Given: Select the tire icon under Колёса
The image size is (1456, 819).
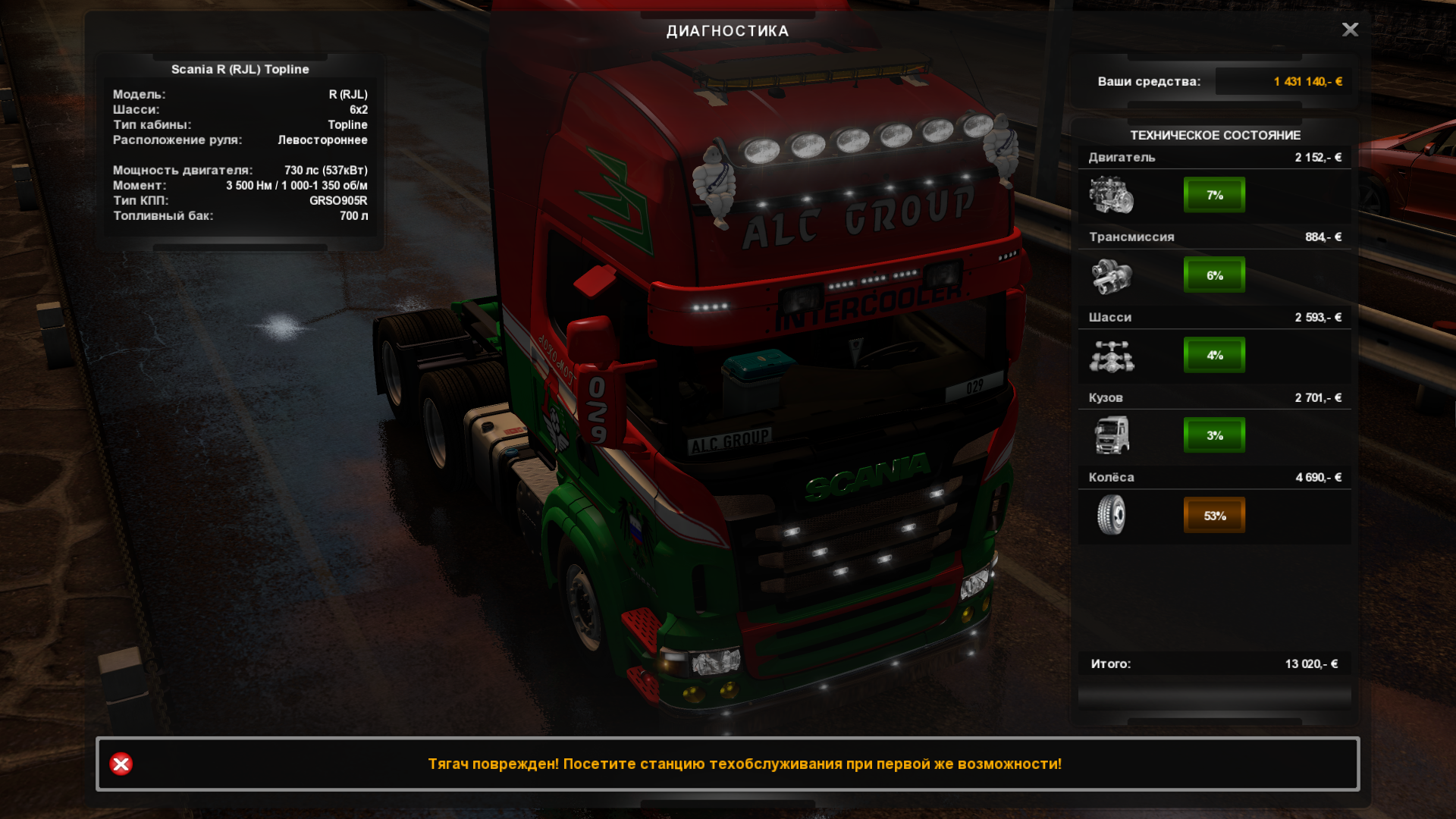Looking at the screenshot, I should [1112, 515].
